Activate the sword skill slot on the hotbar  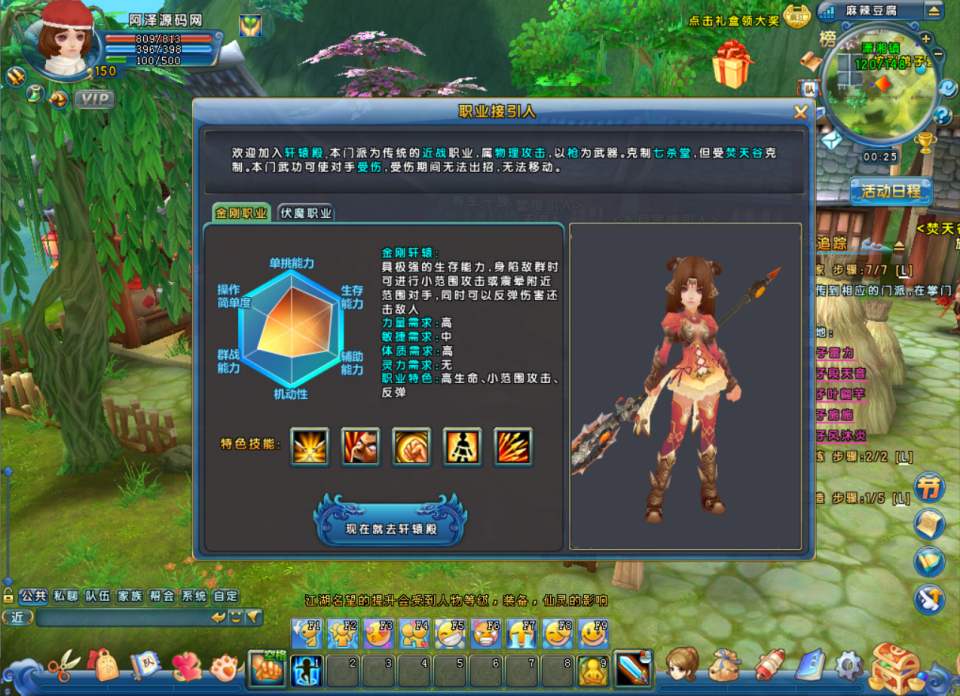pyautogui.click(x=631, y=668)
